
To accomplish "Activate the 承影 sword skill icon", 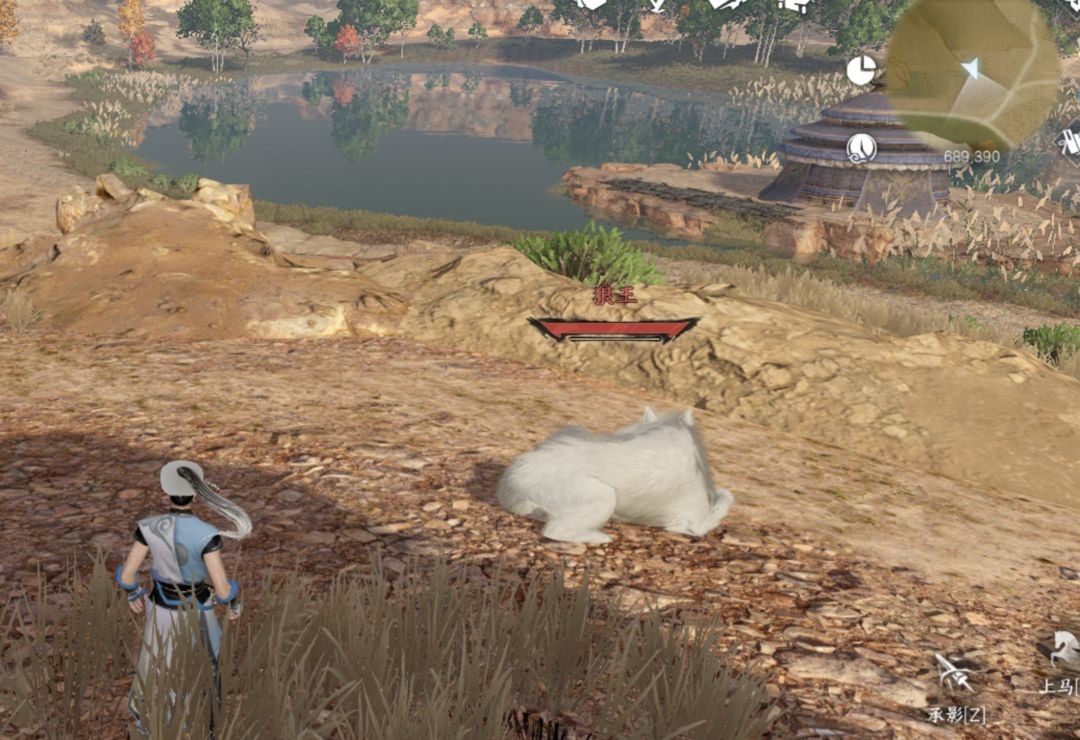I will 954,673.
